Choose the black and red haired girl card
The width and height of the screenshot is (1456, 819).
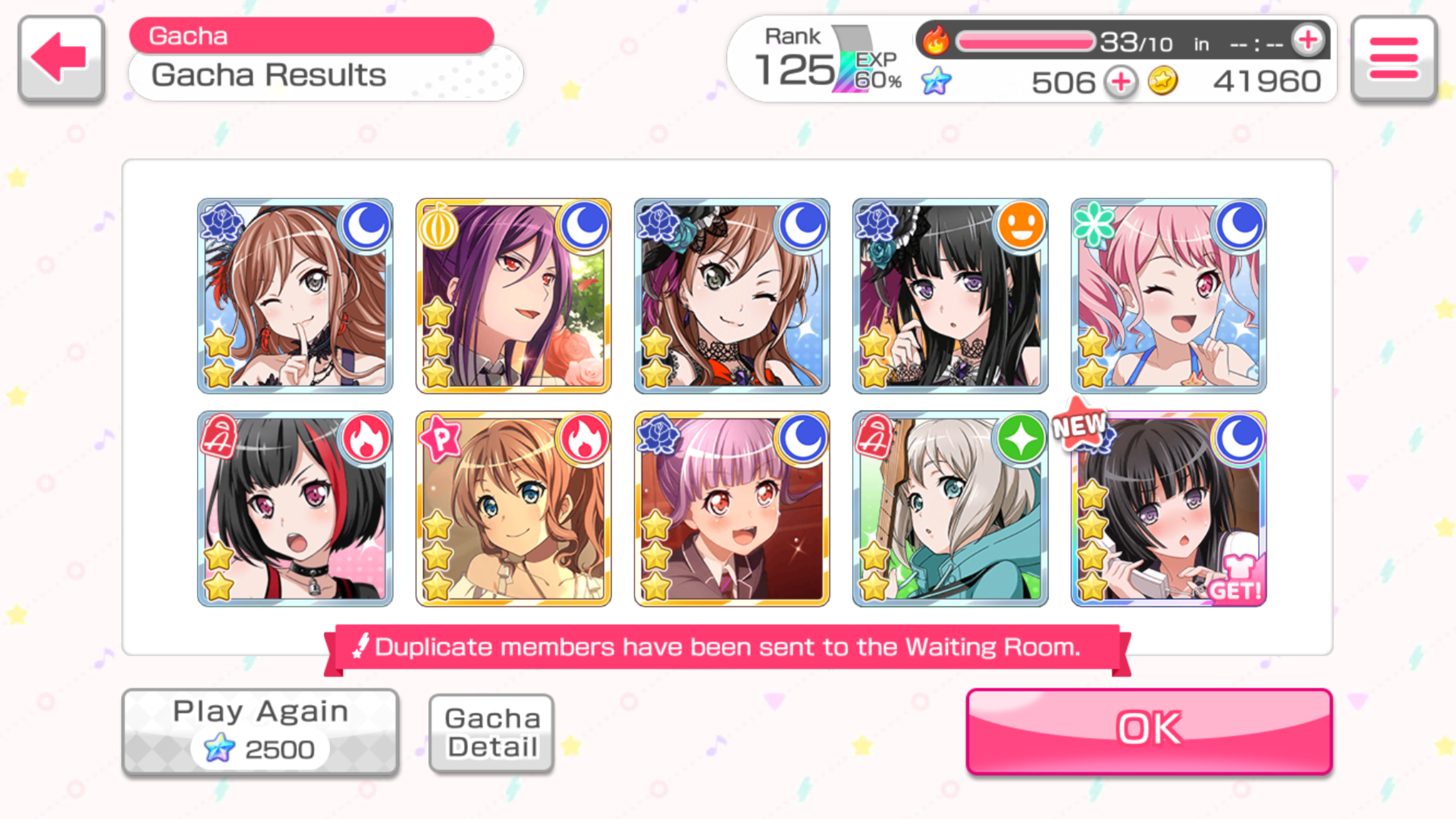pos(295,509)
